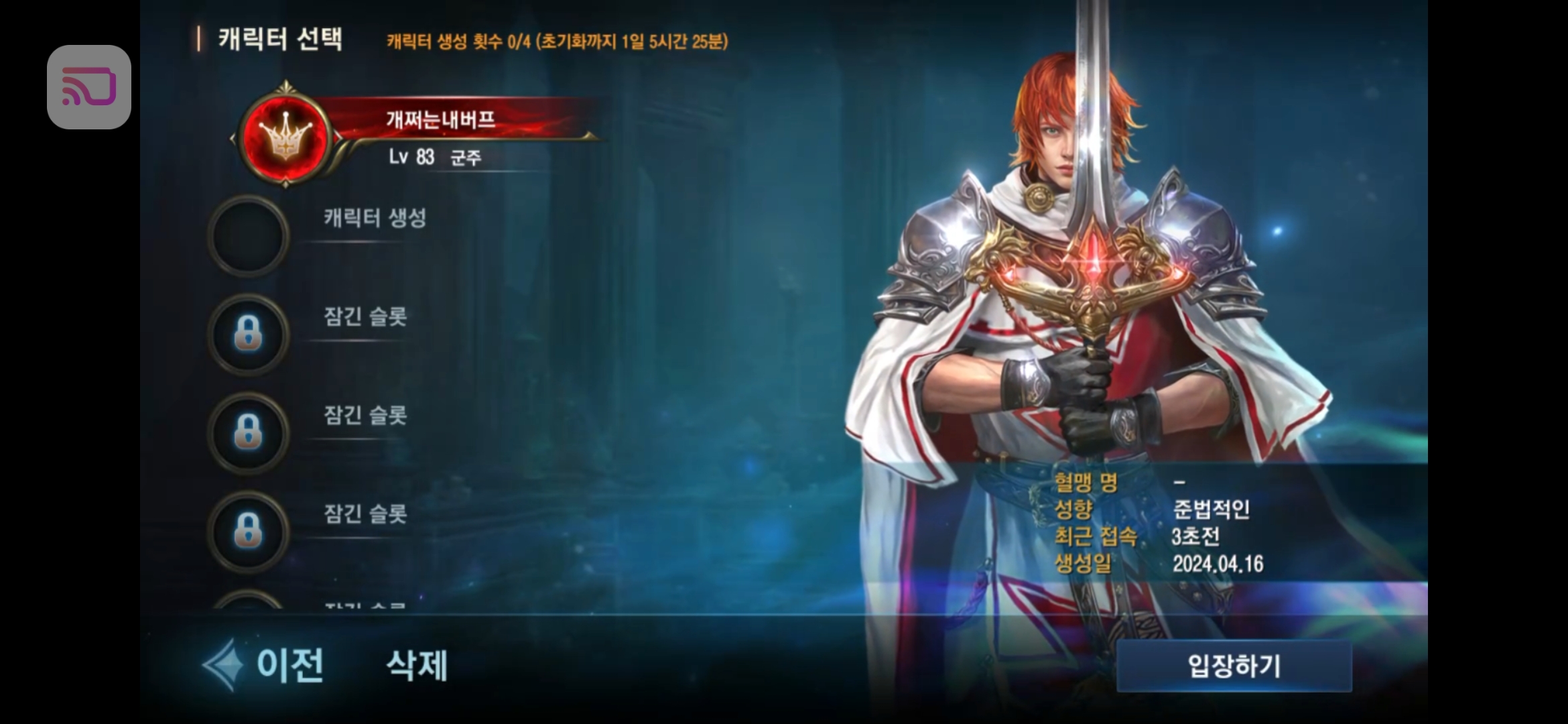
Task: Click the first 잠긴 슬롯 lock icon
Action: coord(249,333)
